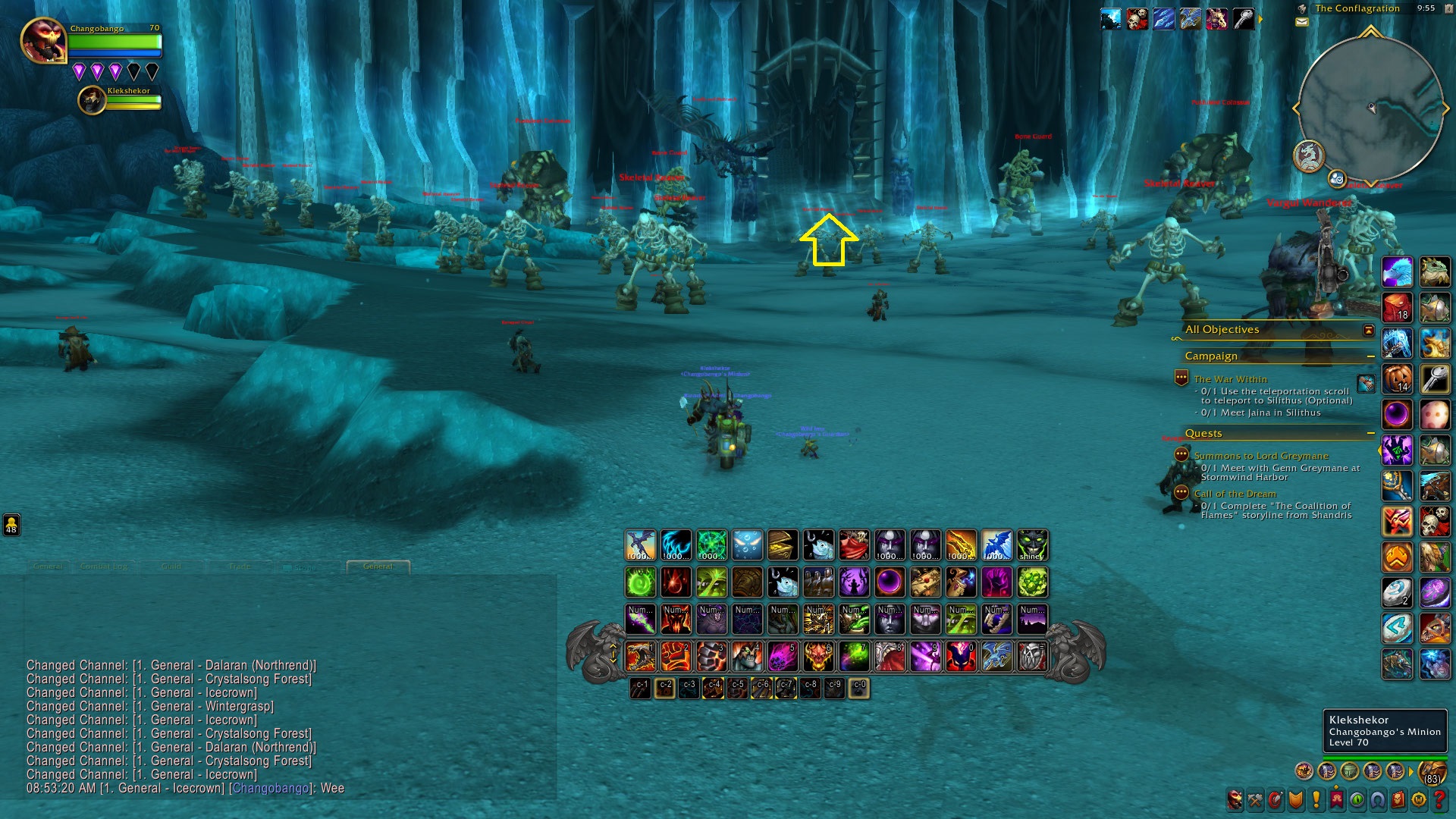Open the minimap
The width and height of the screenshot is (1456, 819).
(x=1370, y=108)
